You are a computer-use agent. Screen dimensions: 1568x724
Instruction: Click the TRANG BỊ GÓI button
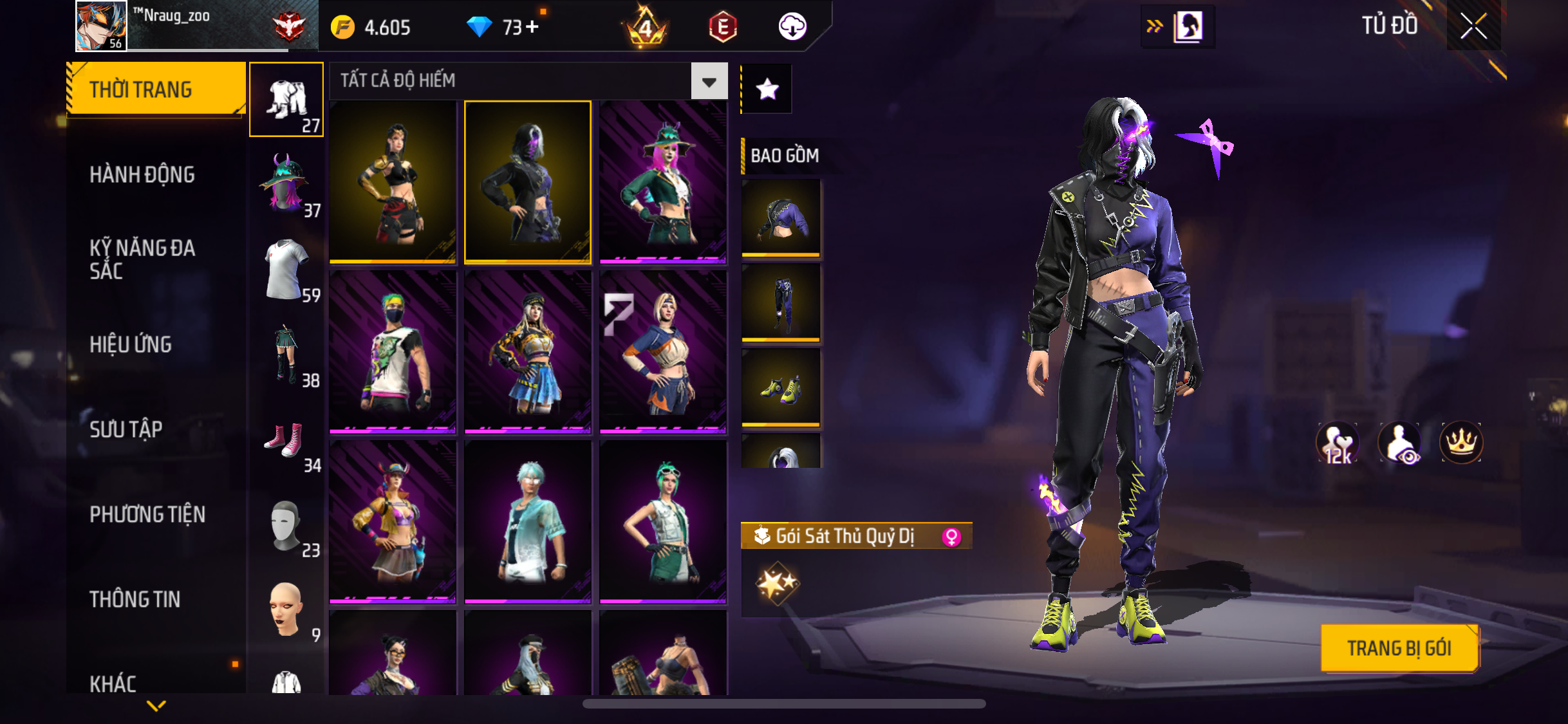1399,648
